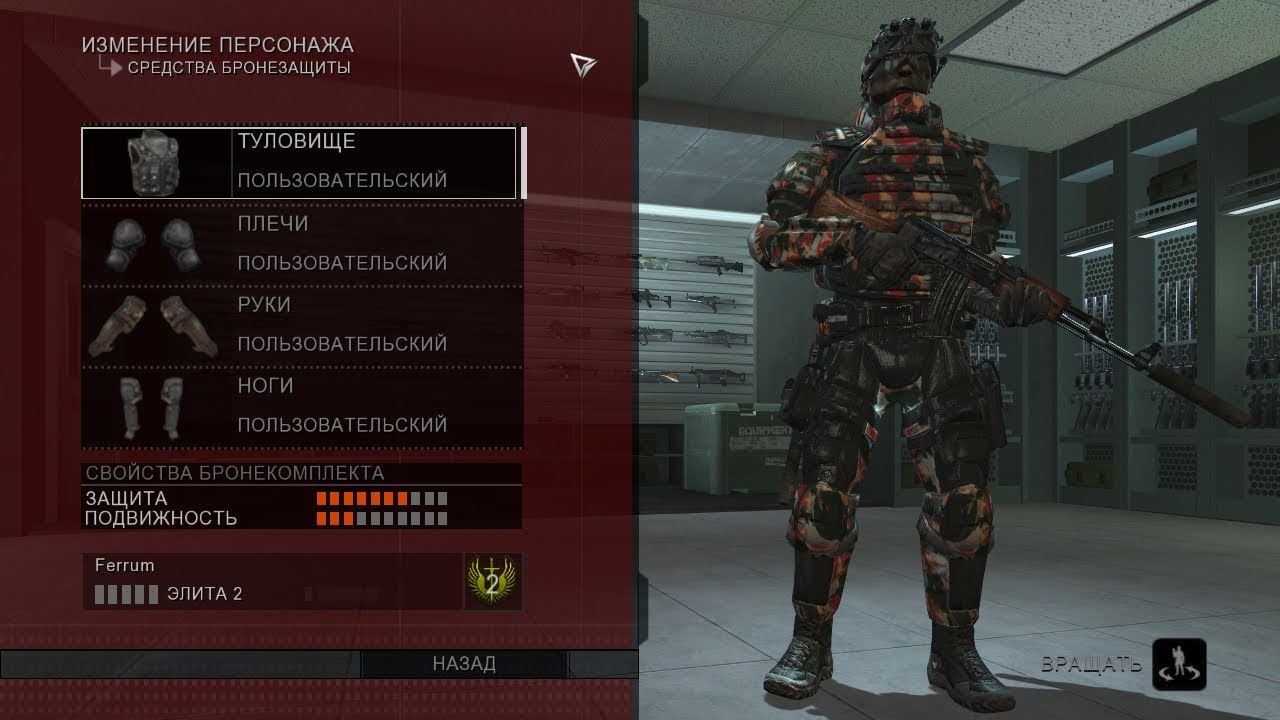Image resolution: width=1280 pixels, height=720 pixels.
Task: Open the Руки arm armor entry
Action: click(300, 324)
